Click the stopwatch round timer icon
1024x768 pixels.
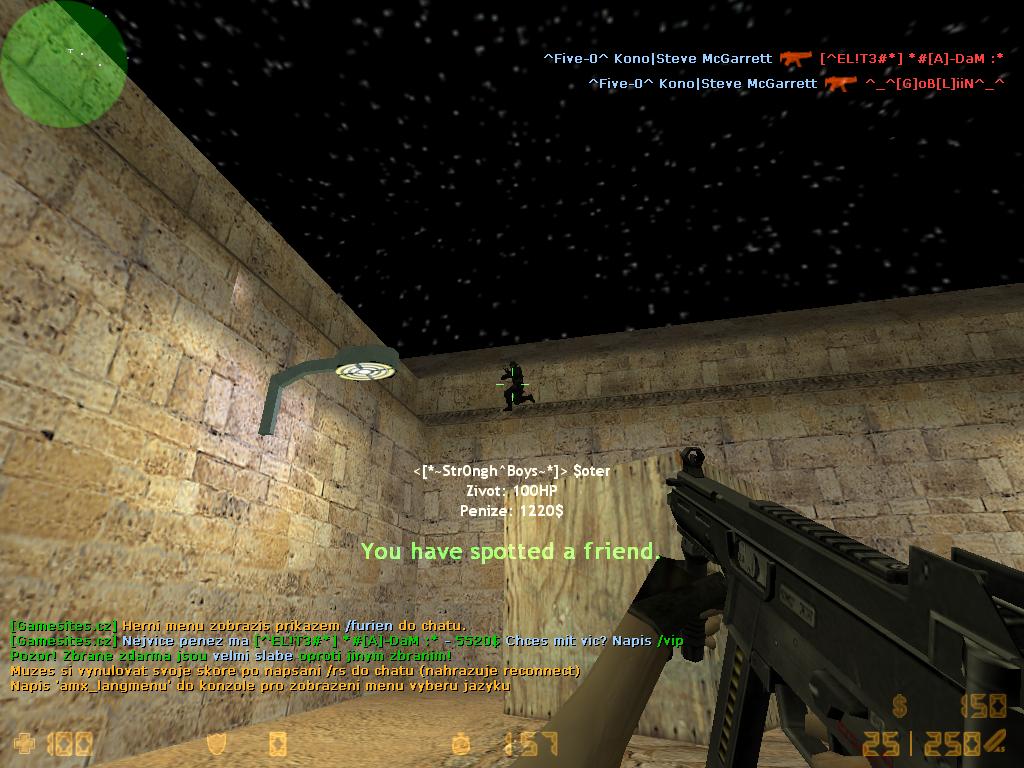460,743
